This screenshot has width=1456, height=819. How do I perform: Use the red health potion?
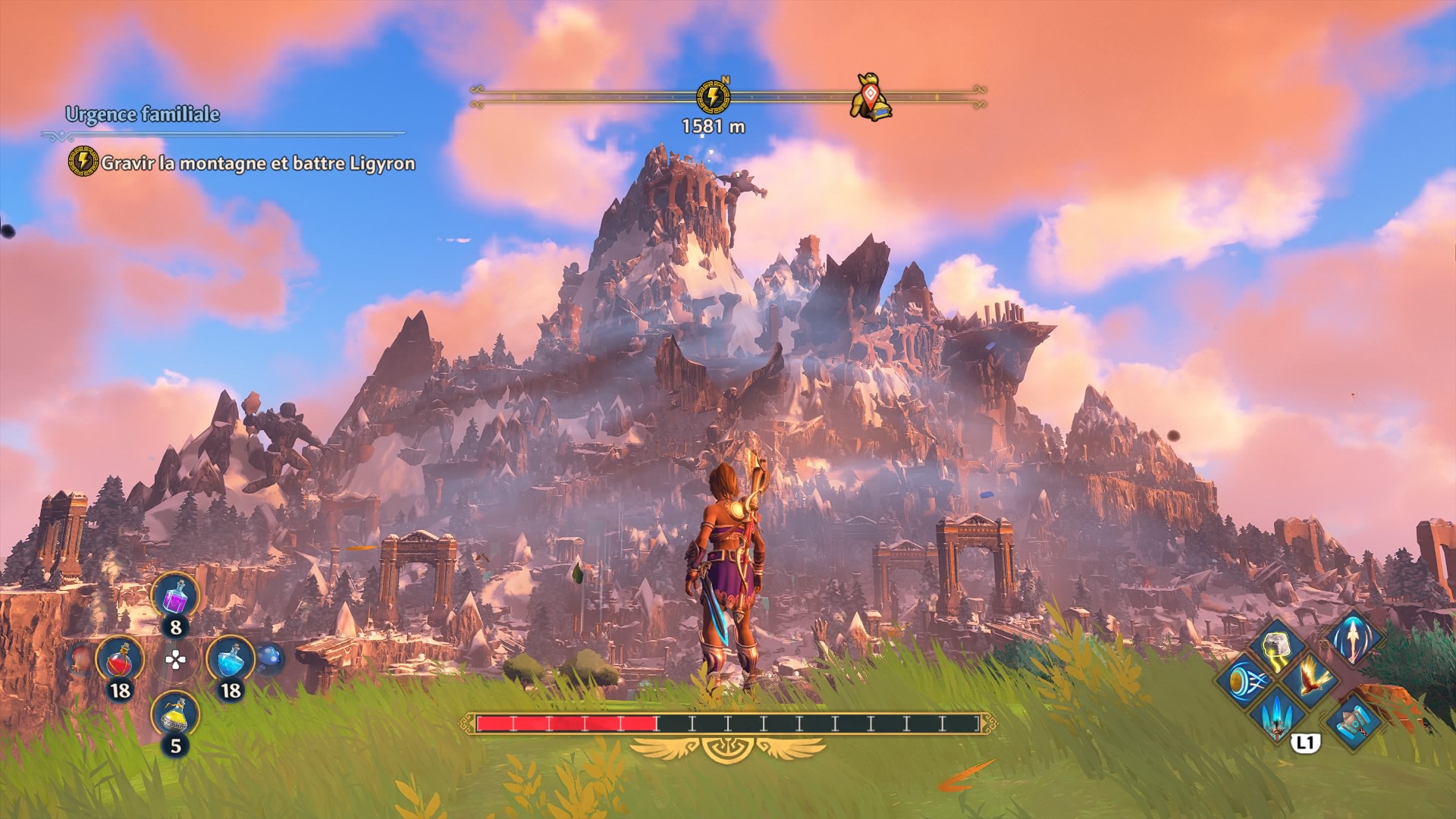(120, 661)
